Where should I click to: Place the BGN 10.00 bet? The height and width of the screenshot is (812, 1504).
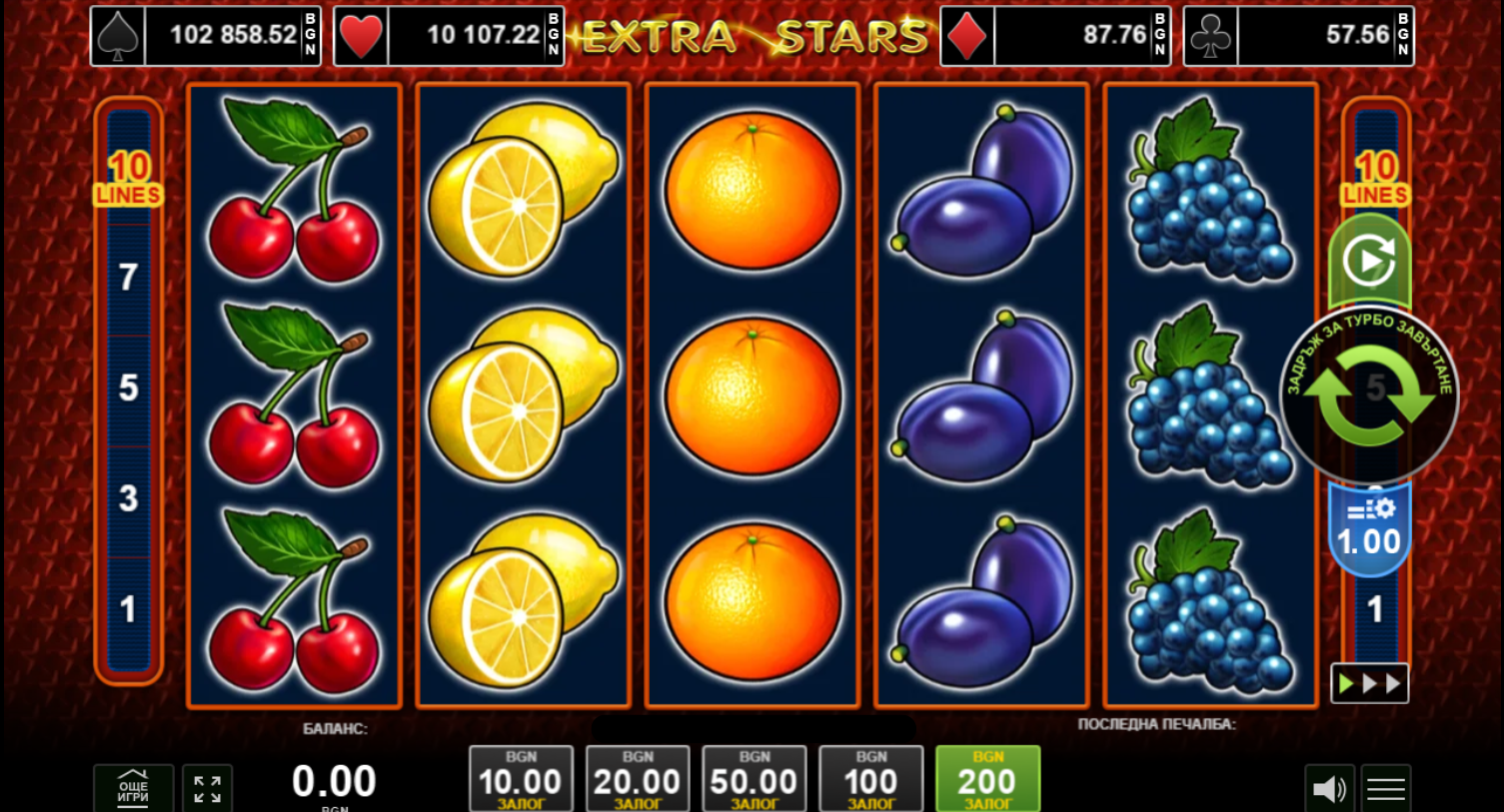[521, 779]
